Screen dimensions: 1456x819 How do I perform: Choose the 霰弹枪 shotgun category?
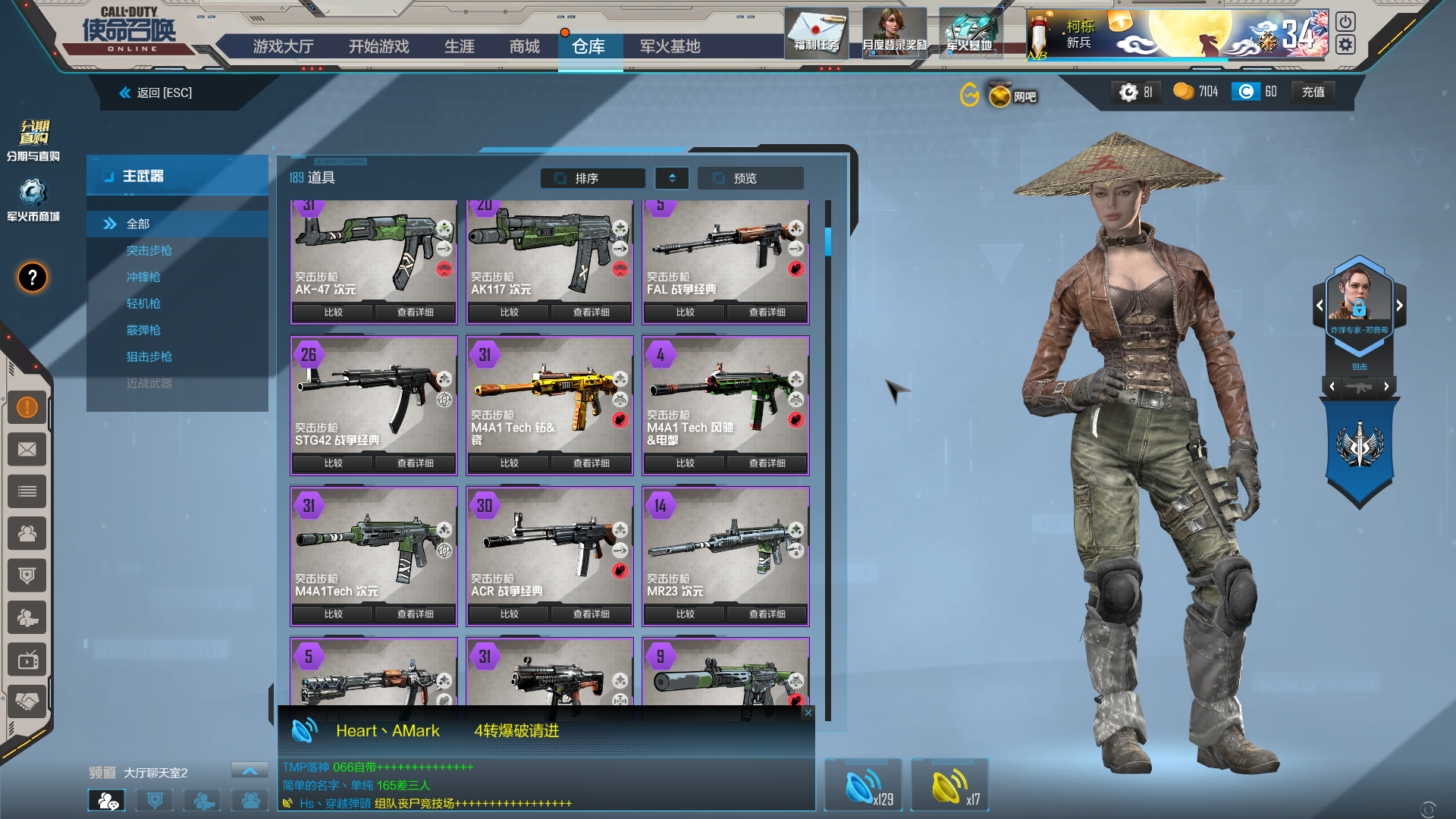tap(143, 330)
